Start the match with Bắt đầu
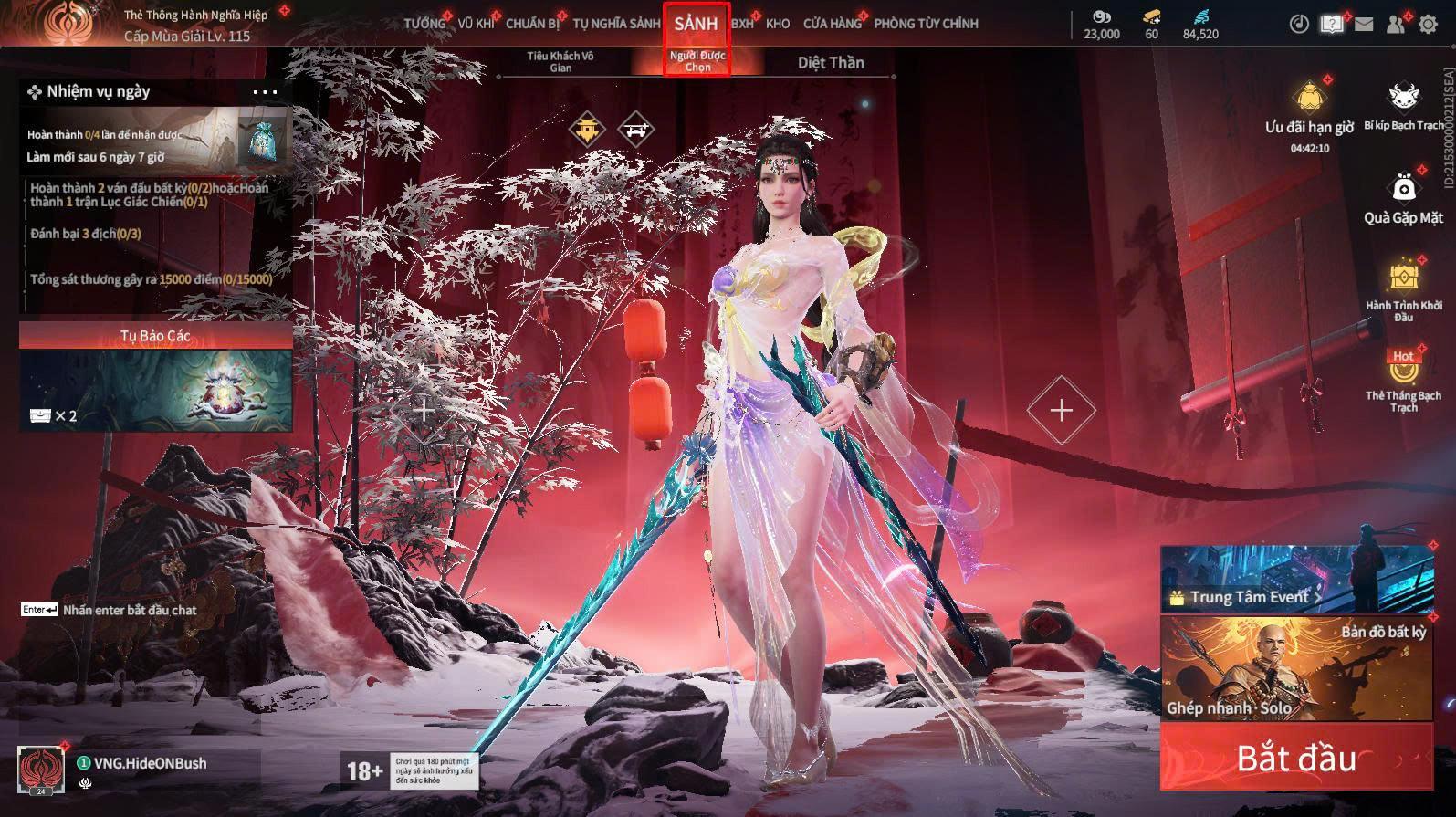The width and height of the screenshot is (1456, 817). coord(1296,758)
